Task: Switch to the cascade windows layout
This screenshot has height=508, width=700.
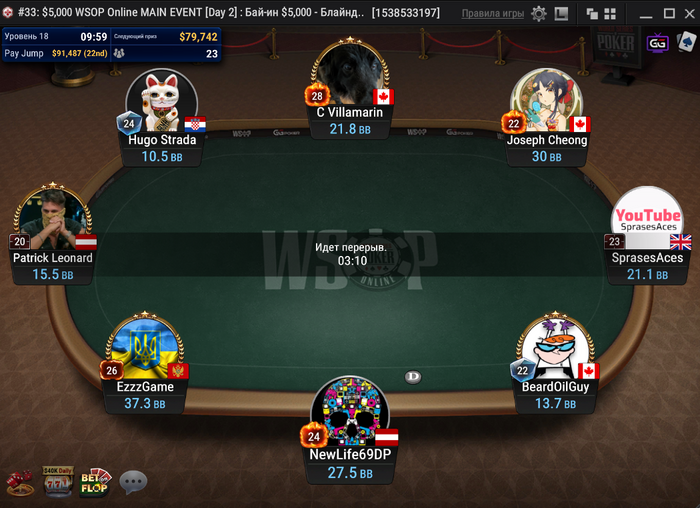Action: tap(591, 14)
